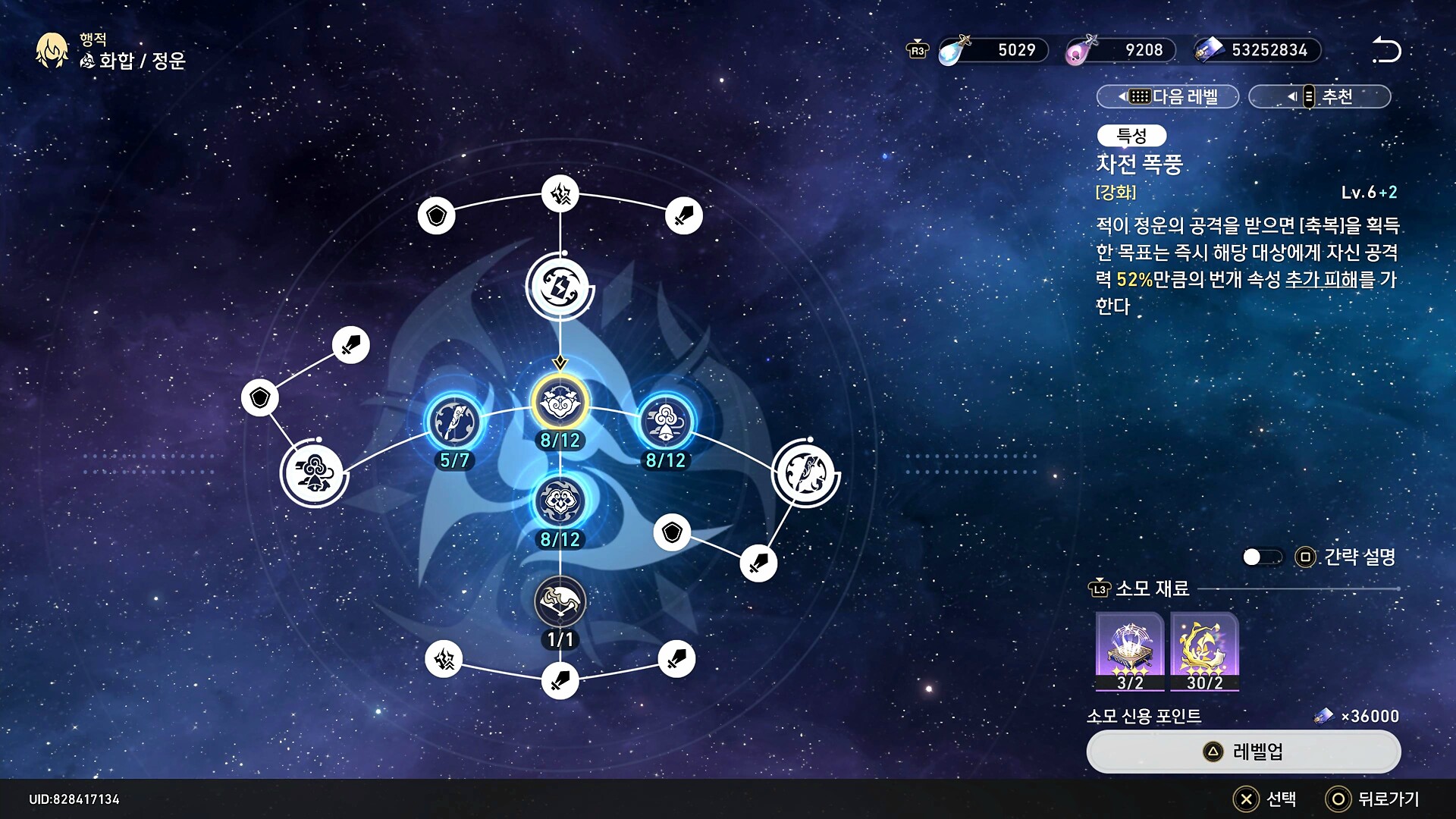The image size is (1456, 819).
Task: Go back with the return arrow icon
Action: coord(1386,50)
